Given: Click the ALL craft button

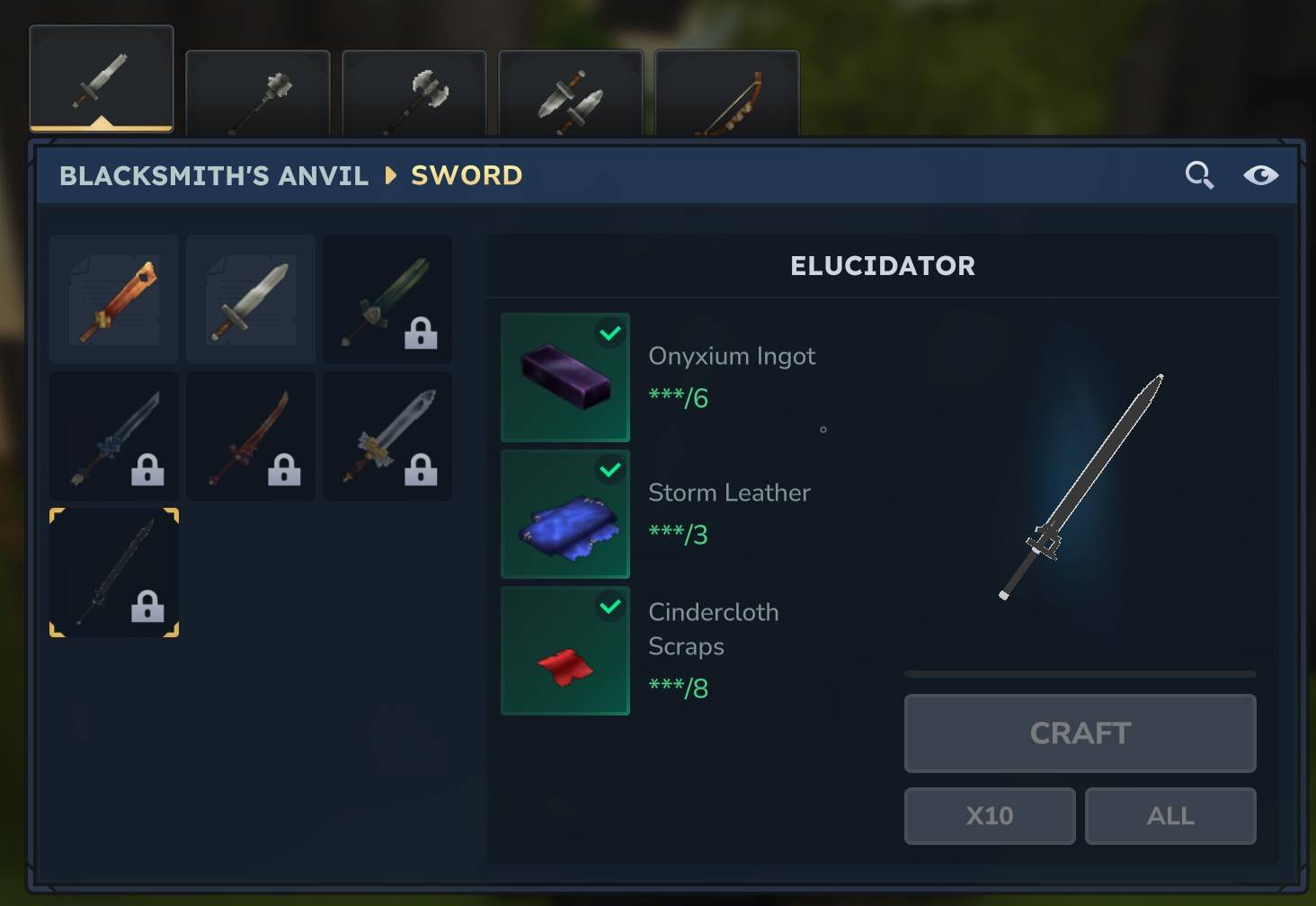Looking at the screenshot, I should coord(1170,816).
